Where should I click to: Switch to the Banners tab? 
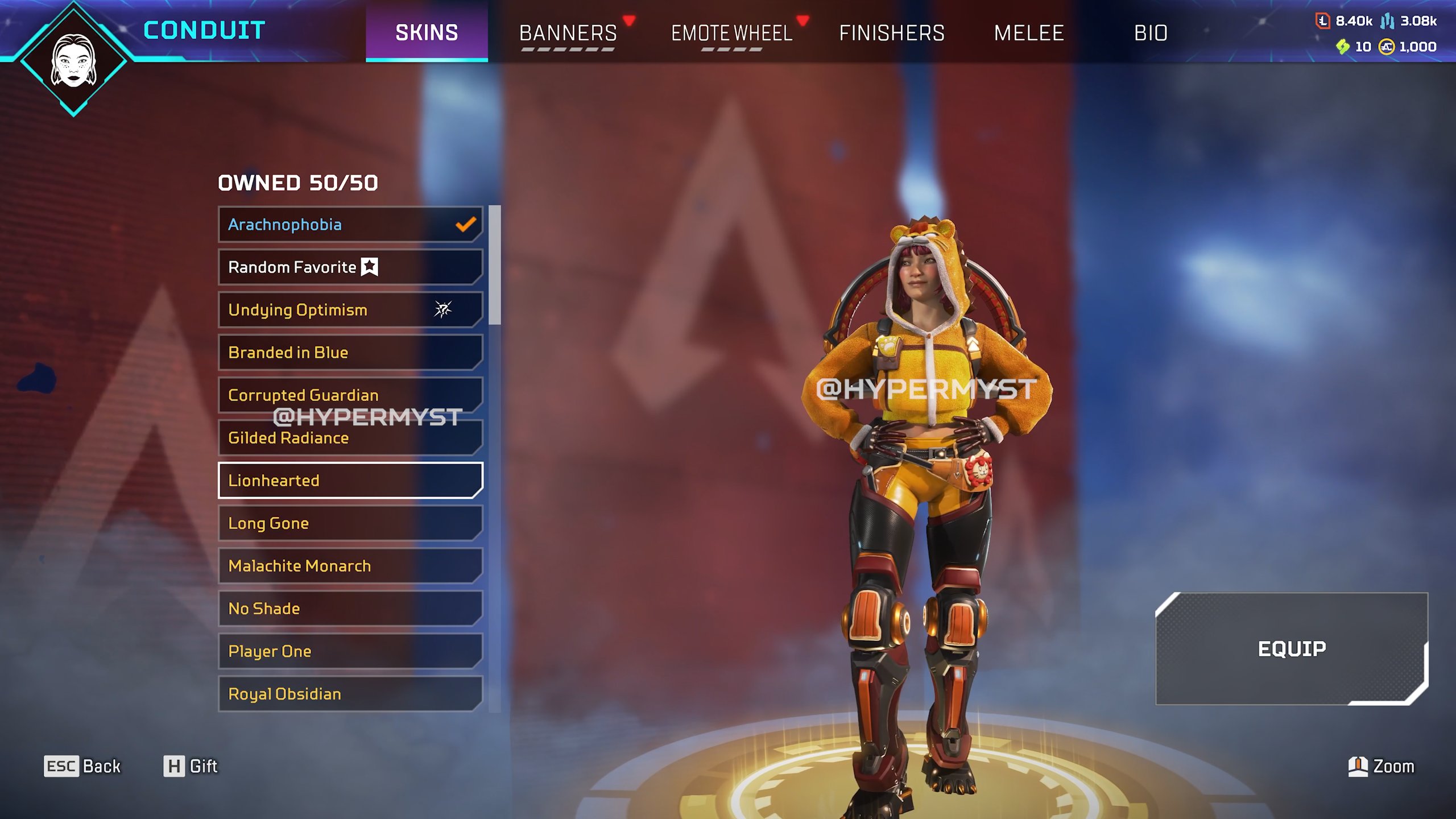(x=568, y=33)
